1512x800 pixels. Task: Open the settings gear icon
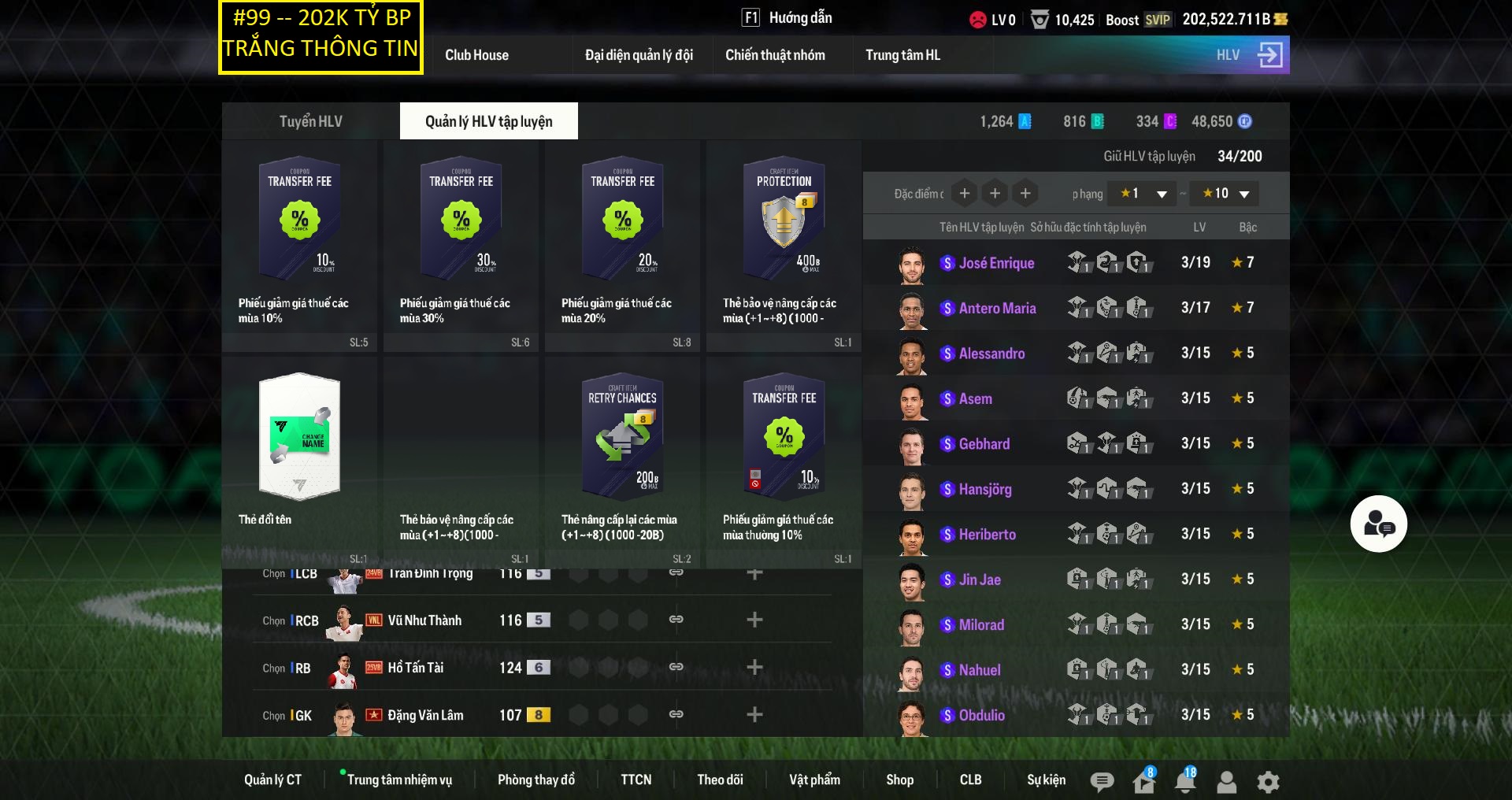click(x=1268, y=782)
